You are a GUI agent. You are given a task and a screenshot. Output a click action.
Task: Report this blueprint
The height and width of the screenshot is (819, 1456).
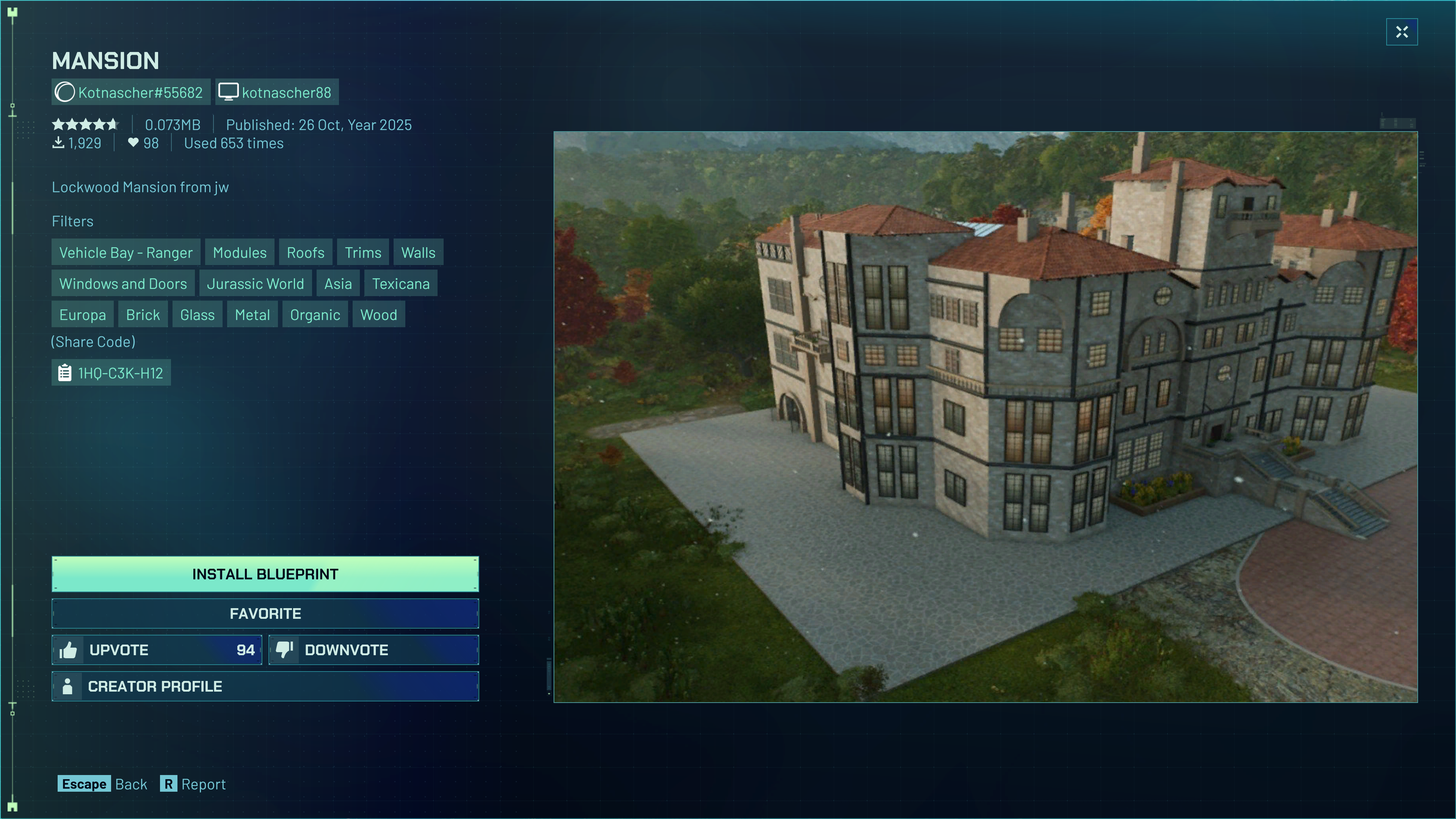193,784
